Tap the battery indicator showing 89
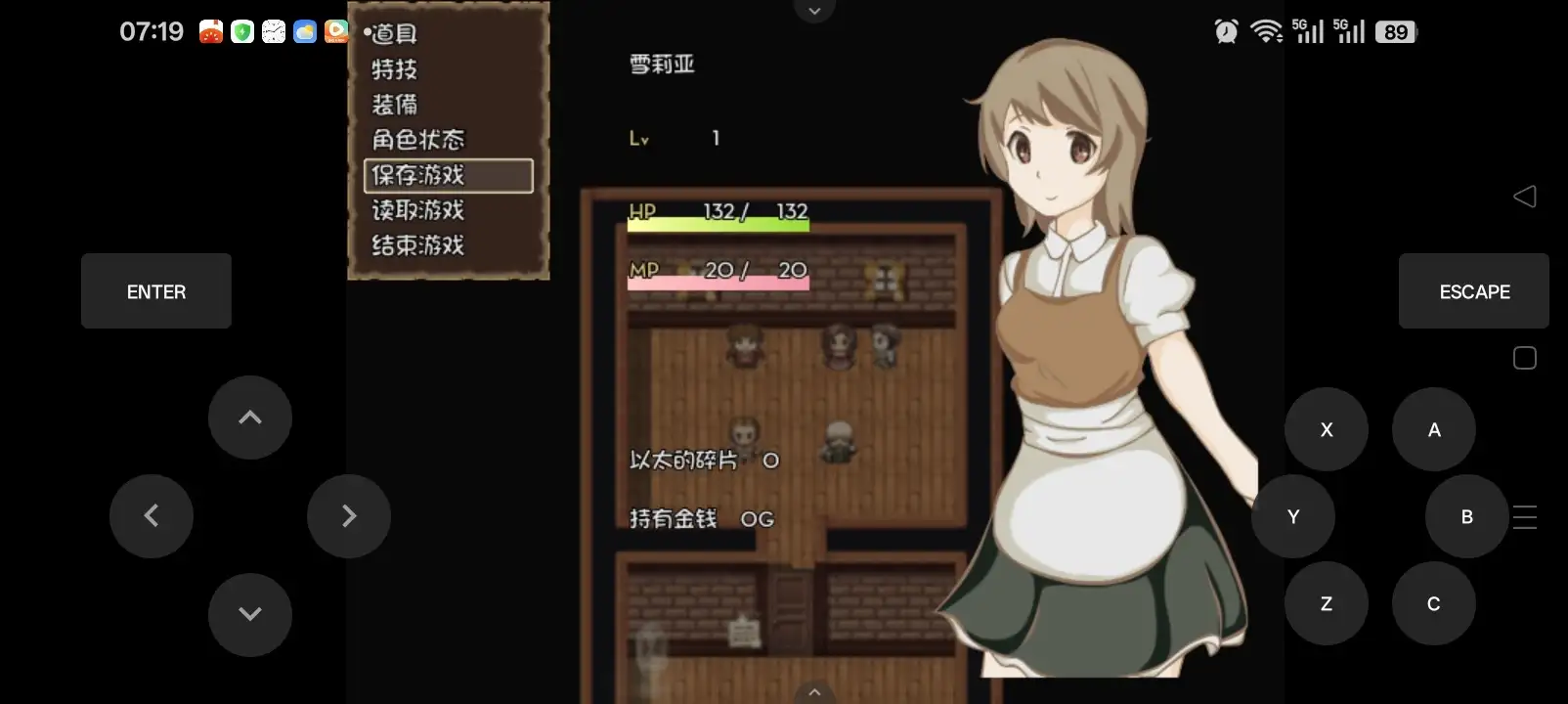Image resolution: width=1568 pixels, height=704 pixels. (x=1396, y=30)
